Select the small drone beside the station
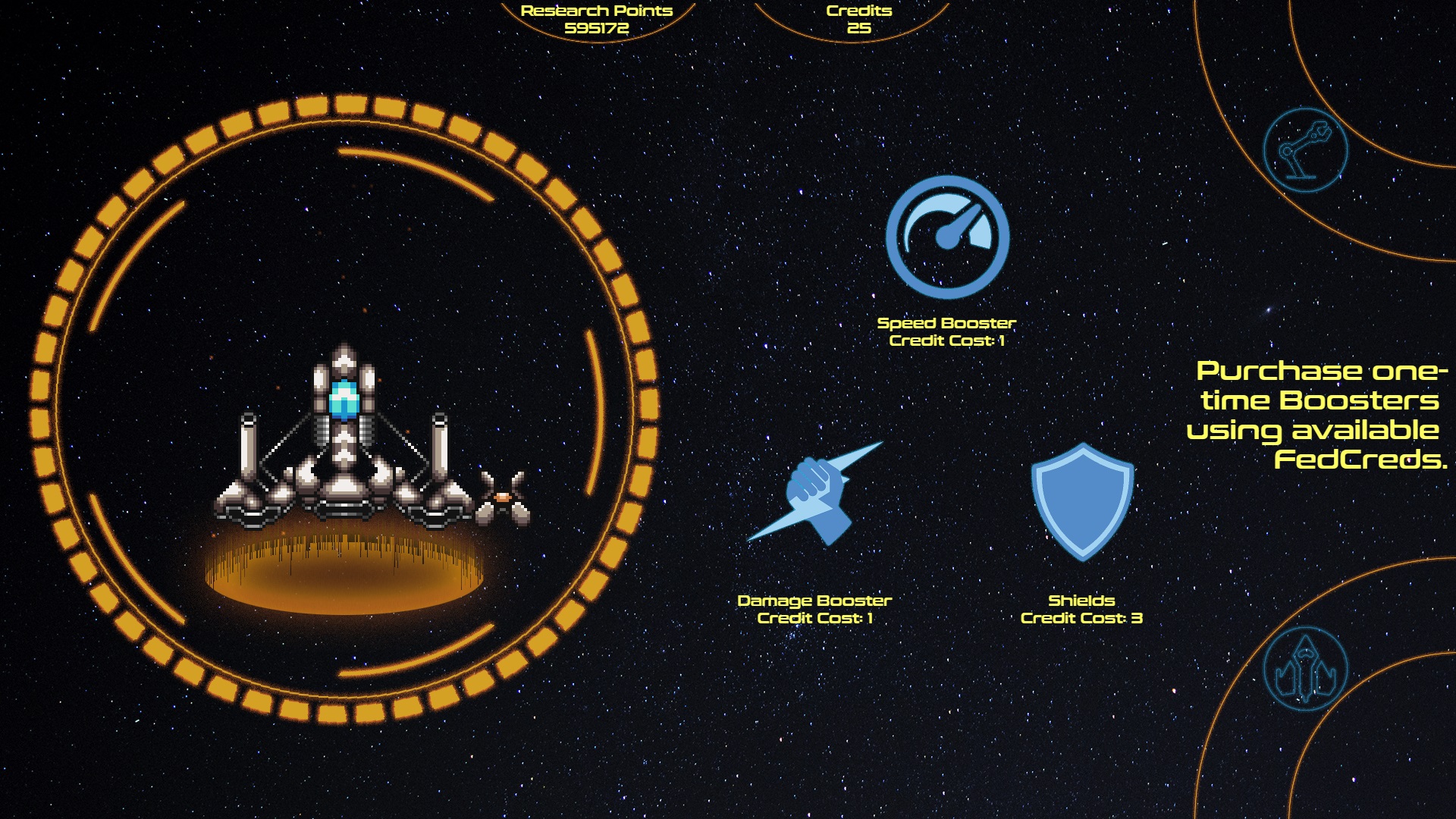1456x819 pixels. coord(503,497)
